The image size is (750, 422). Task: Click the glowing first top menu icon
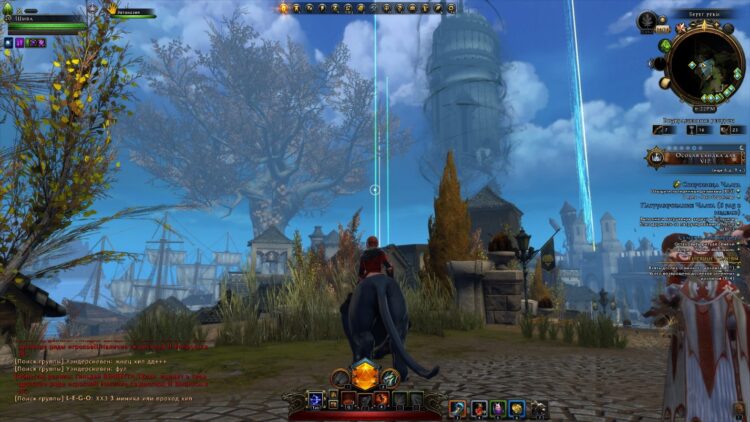[x=284, y=8]
